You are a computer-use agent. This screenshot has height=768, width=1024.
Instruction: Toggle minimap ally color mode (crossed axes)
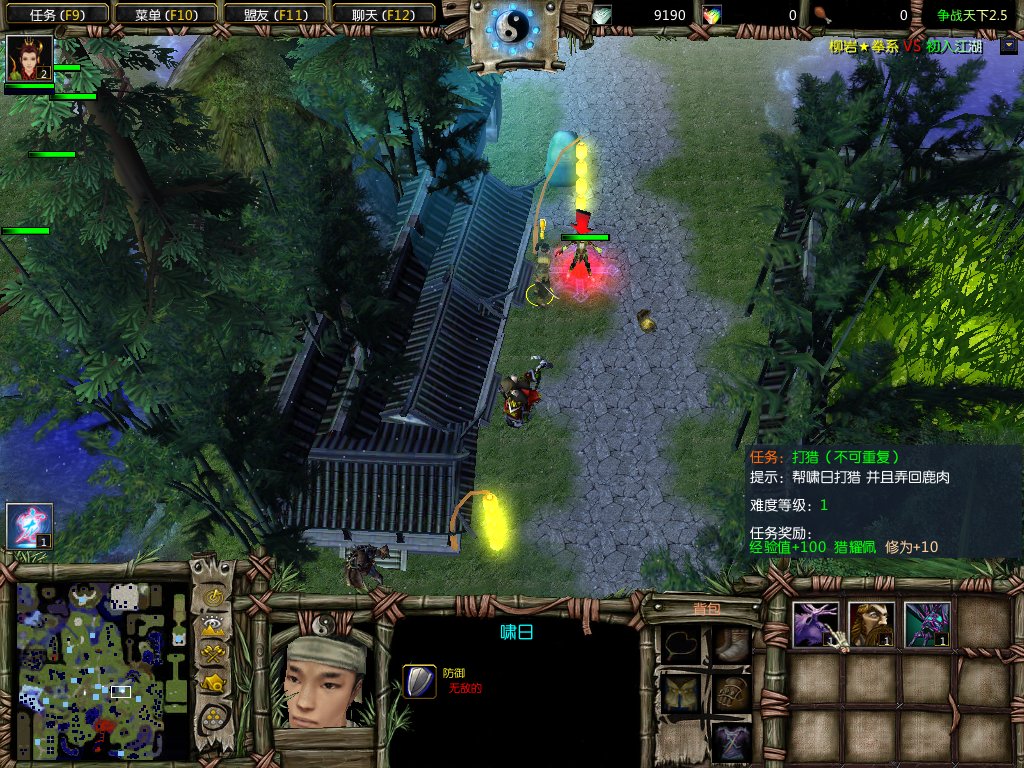point(213,655)
